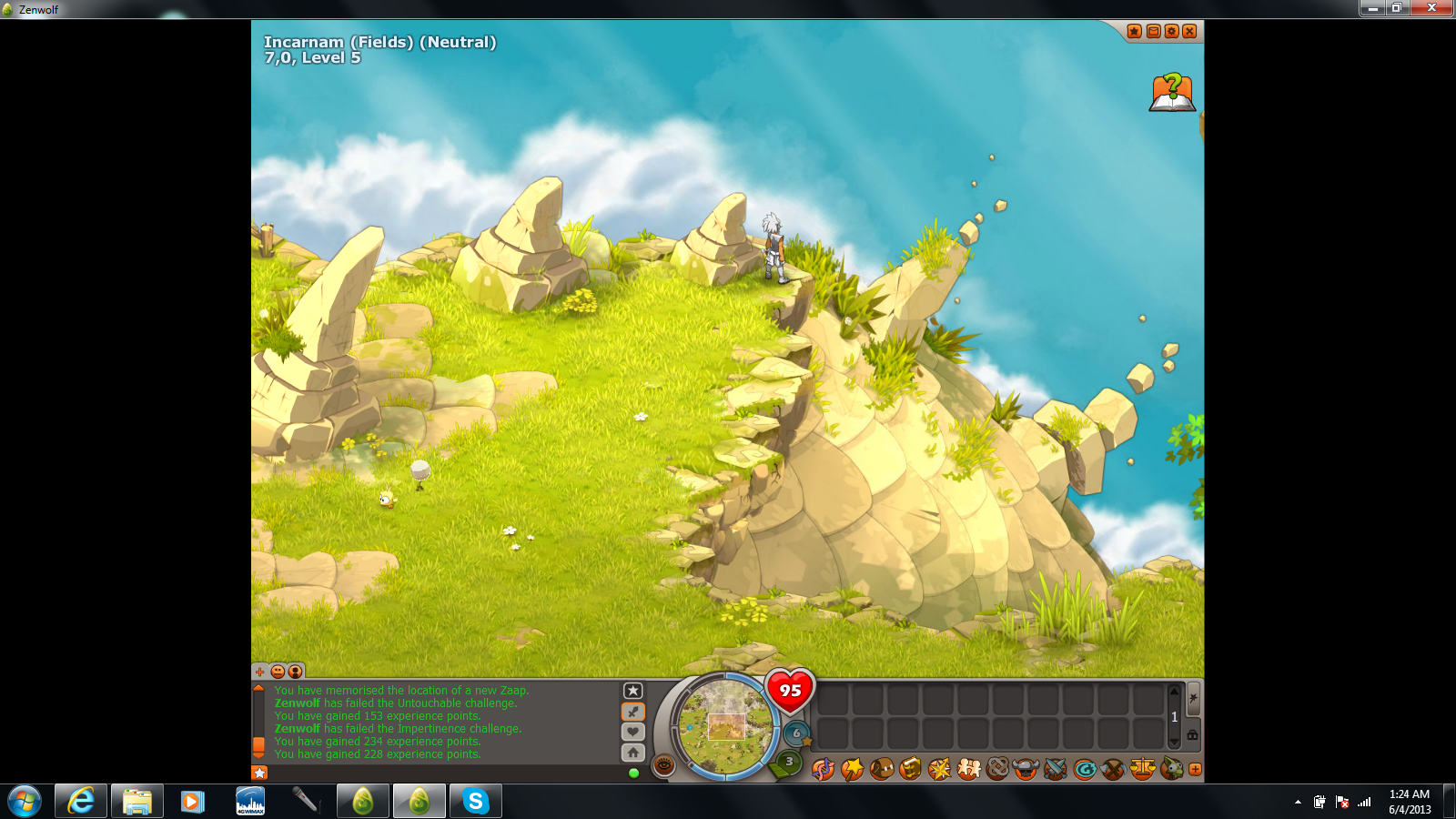Toggle the house chat filter button
The height and width of the screenshot is (819, 1456).
(633, 753)
